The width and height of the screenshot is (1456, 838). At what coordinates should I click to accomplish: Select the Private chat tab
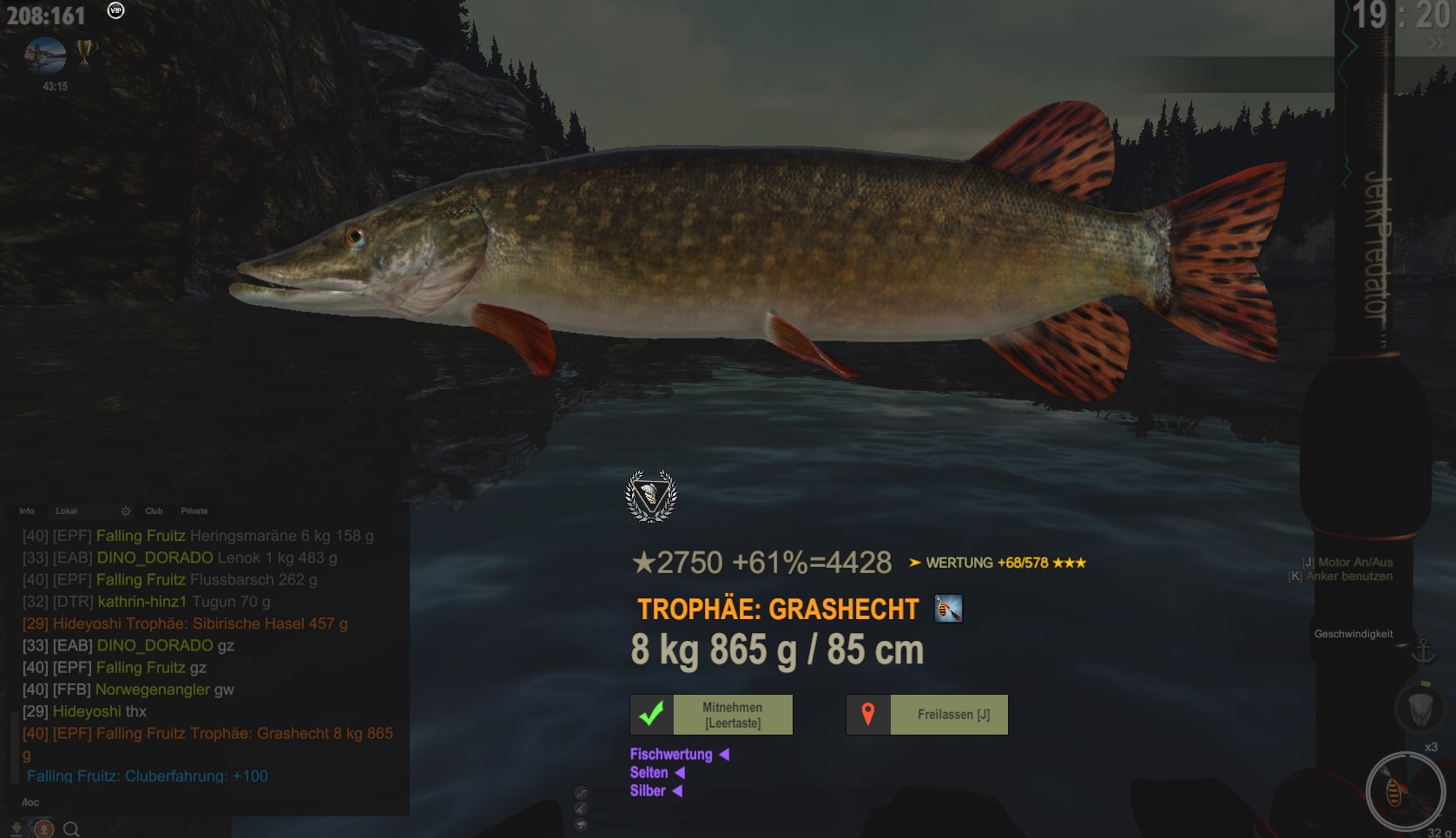pyautogui.click(x=194, y=511)
